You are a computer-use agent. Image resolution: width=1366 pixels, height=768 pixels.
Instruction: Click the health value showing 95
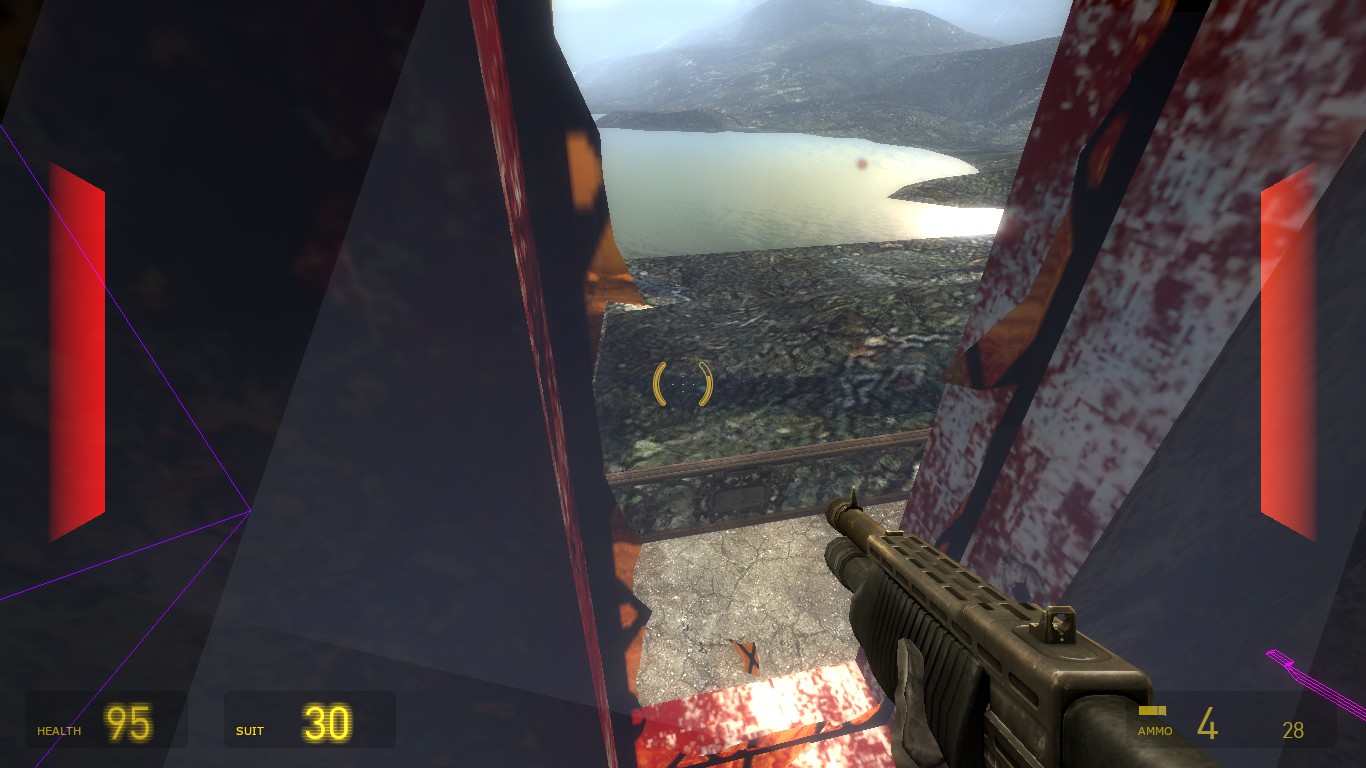click(x=126, y=724)
